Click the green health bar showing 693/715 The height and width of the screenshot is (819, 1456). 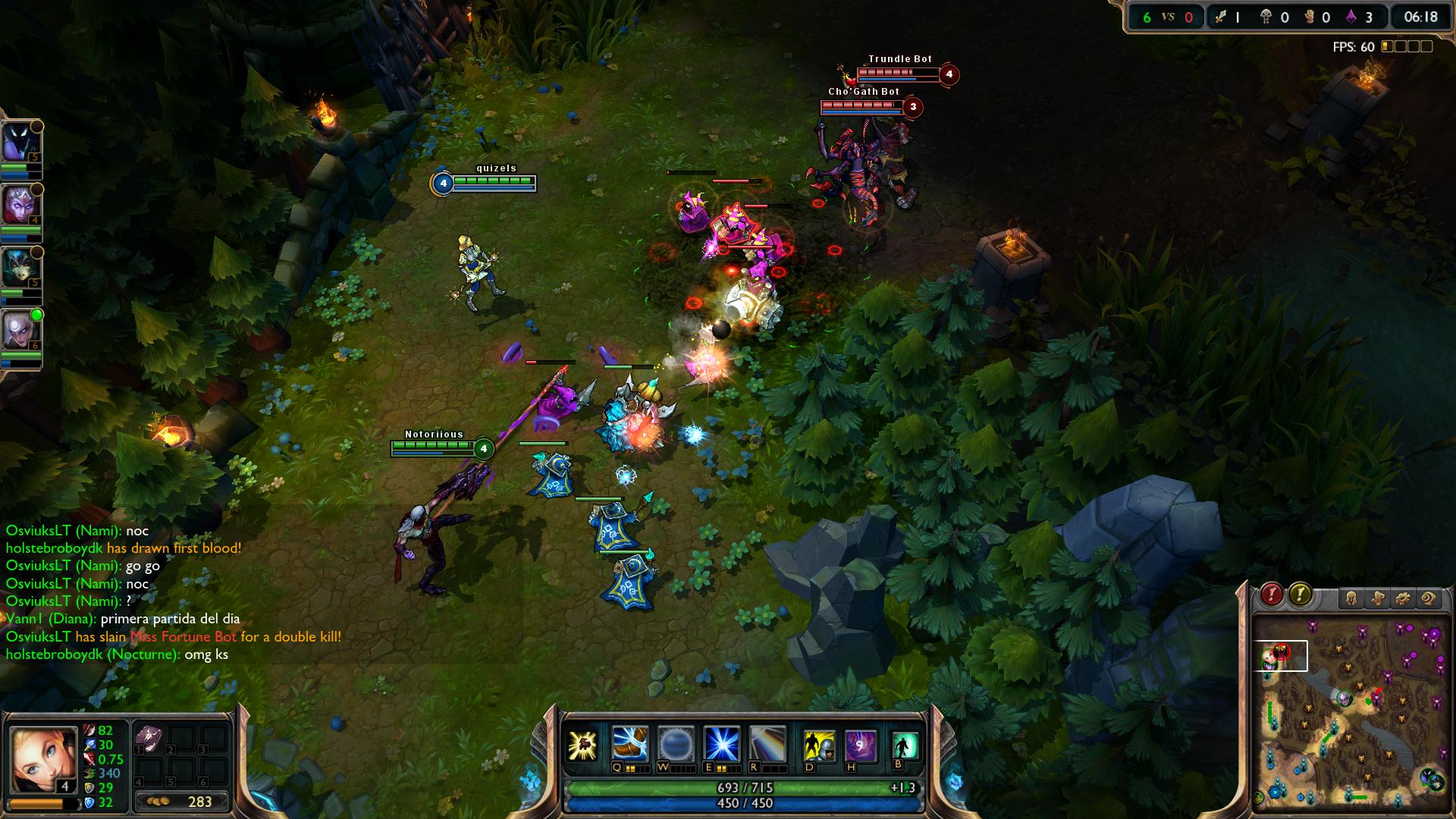point(747,789)
